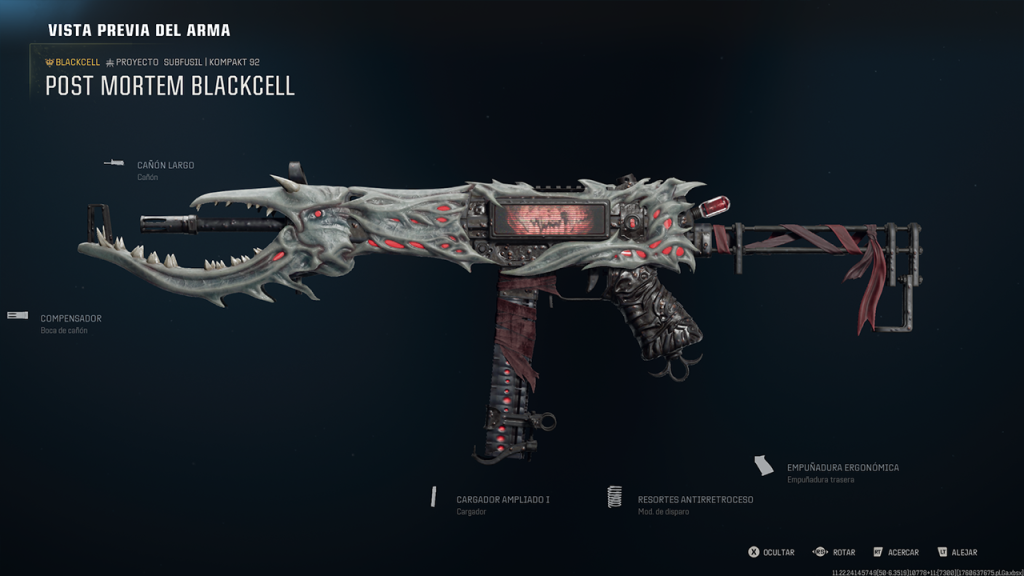Open the Cargador Ampliado I magazine attachment
The image size is (1024, 576).
pyautogui.click(x=504, y=499)
